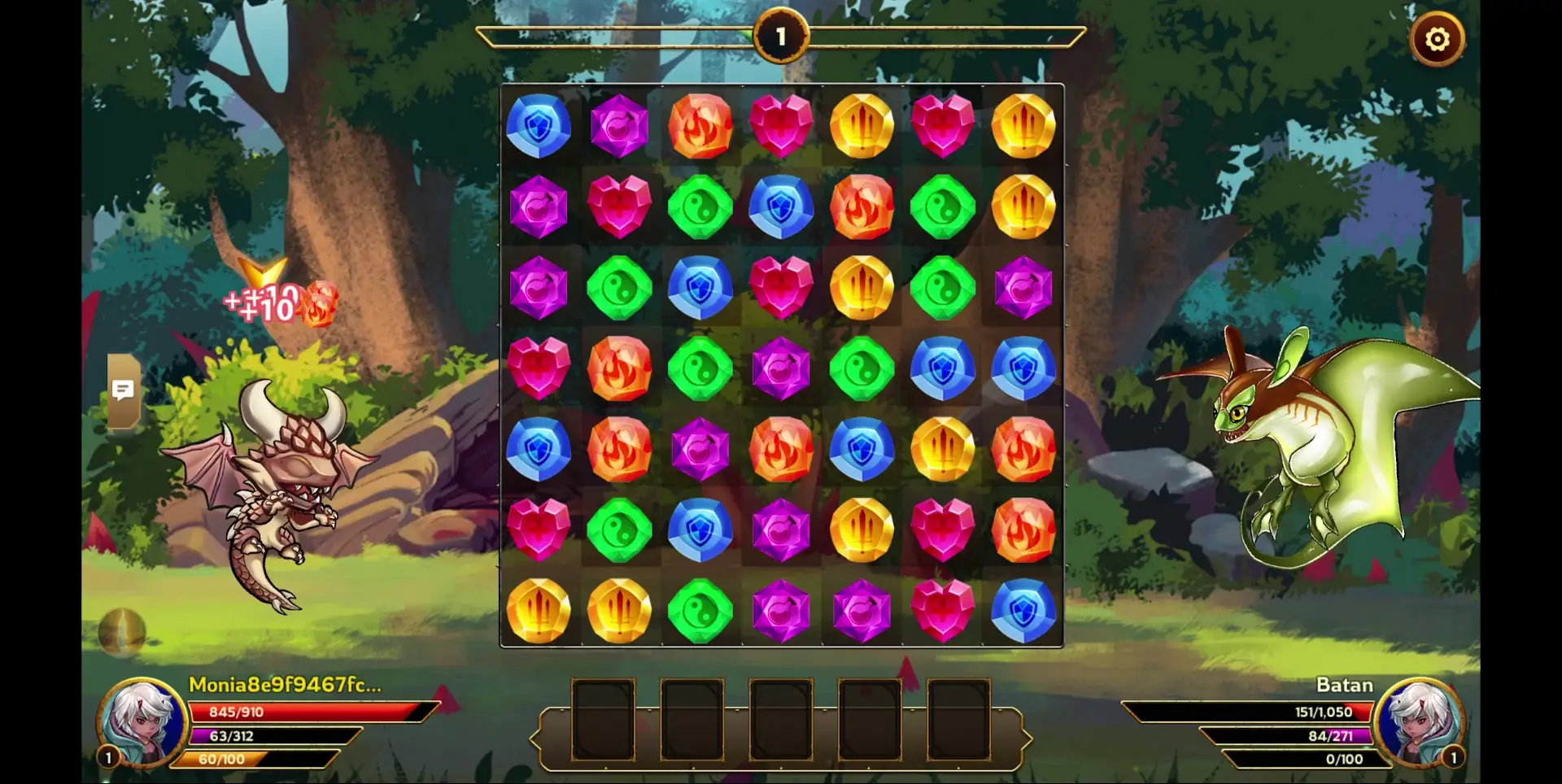Screen dimensions: 1562x784
Task: Toggle the settings gear in top-right corner
Action: (1438, 37)
